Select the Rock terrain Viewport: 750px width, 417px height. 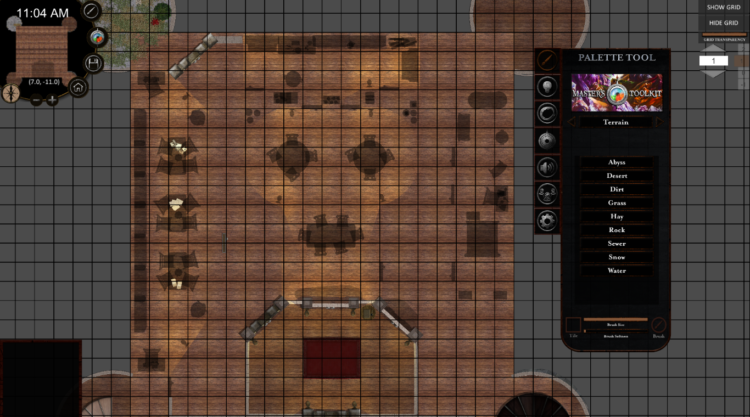pyautogui.click(x=616, y=230)
